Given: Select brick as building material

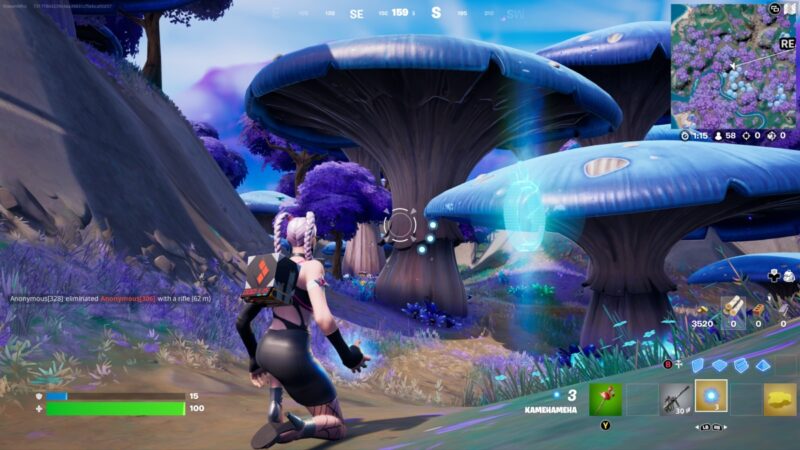Looking at the screenshot, I should tap(758, 311).
